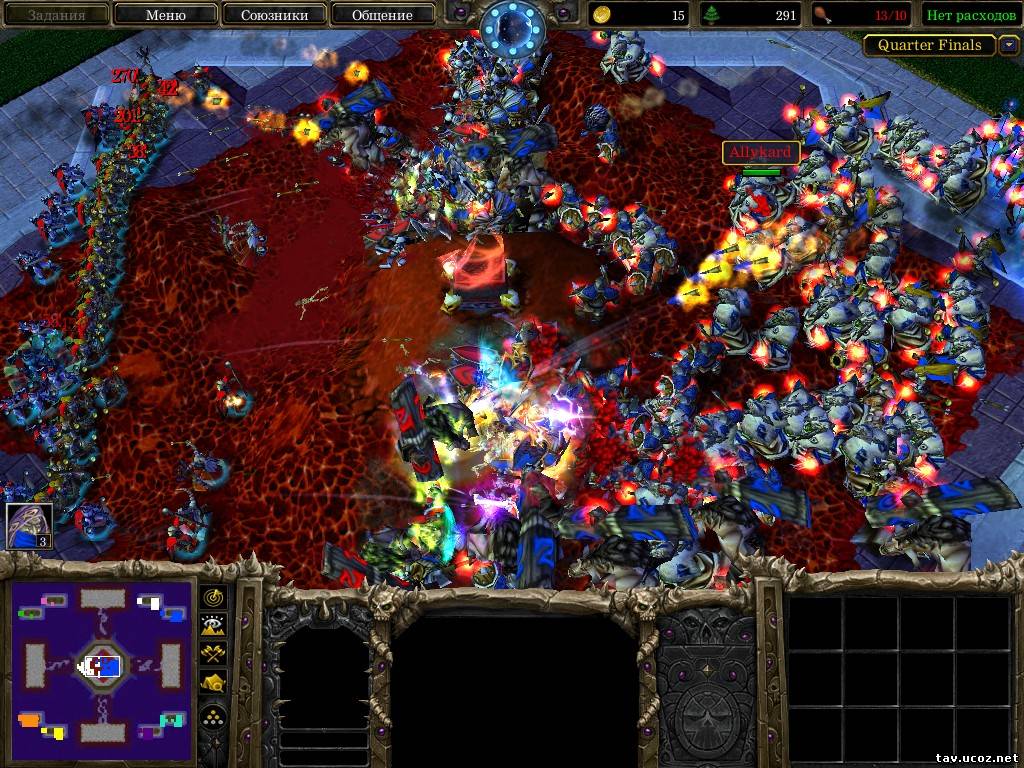Click the day-night clock at top
Screen dimensions: 1024x768
coord(511,30)
